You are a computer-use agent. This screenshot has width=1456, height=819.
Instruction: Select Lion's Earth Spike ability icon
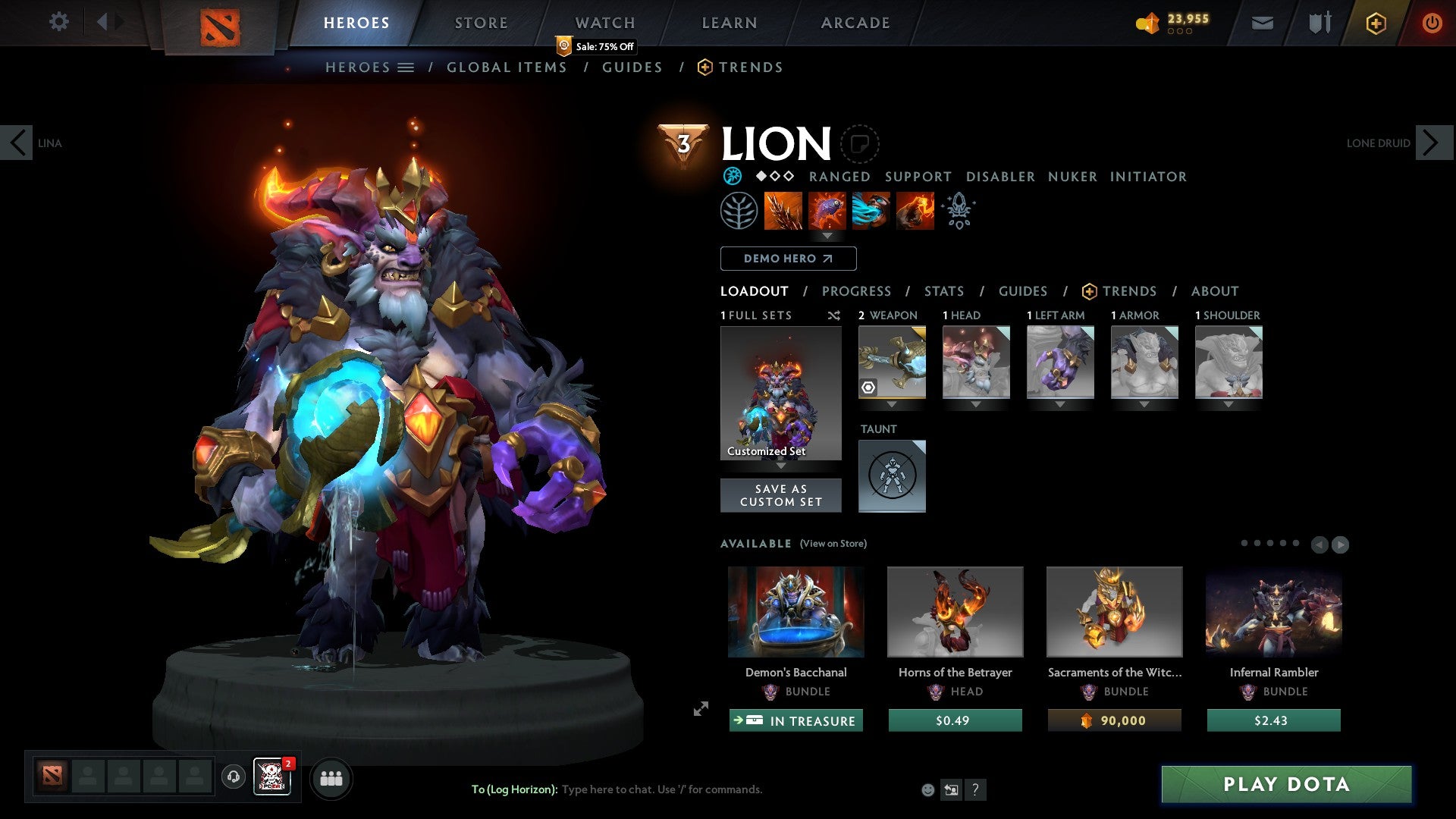[784, 211]
